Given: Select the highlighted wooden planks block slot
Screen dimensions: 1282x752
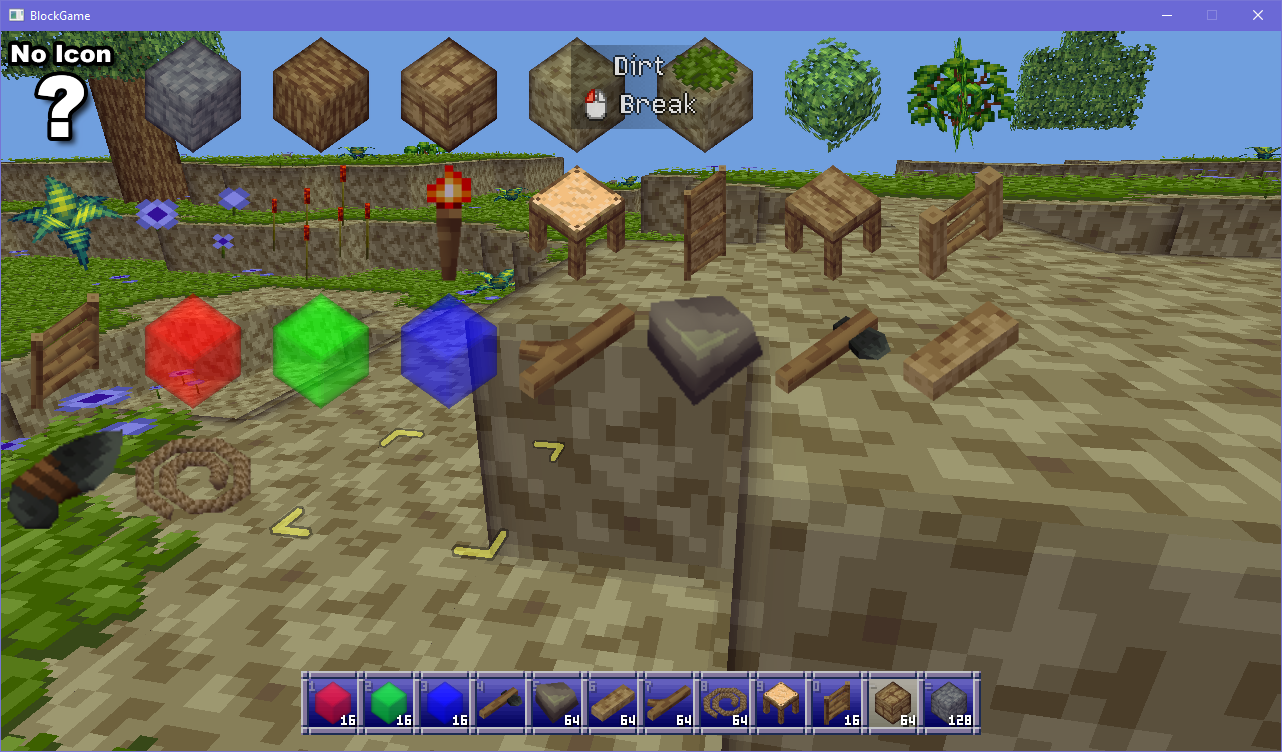Looking at the screenshot, I should point(892,703).
